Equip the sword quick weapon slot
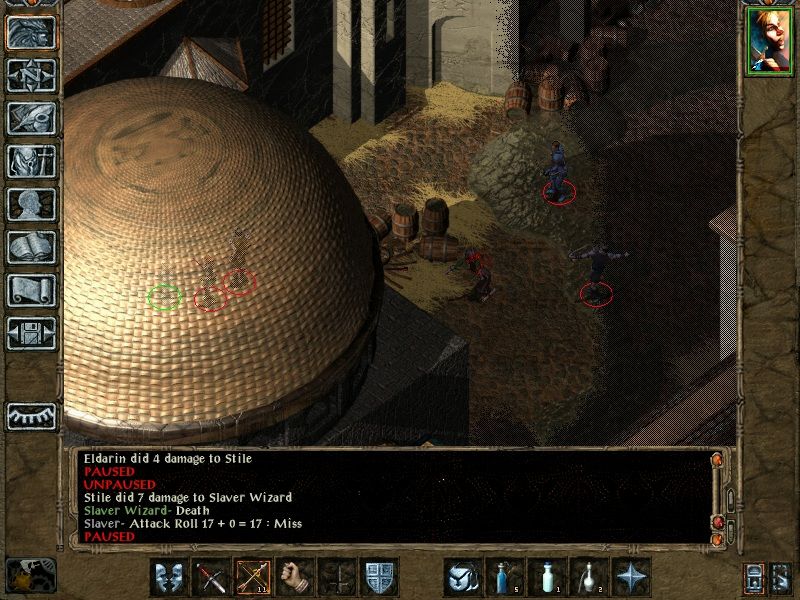 tap(211, 577)
